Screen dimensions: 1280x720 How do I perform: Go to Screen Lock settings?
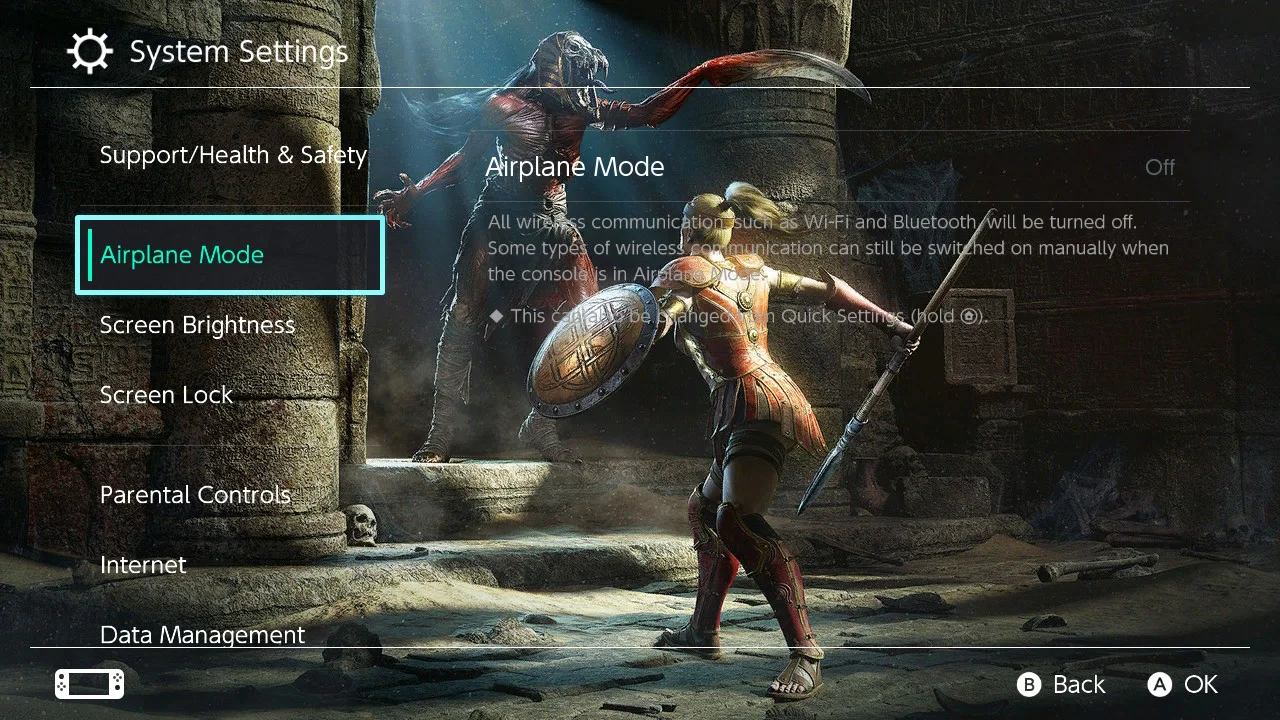(x=167, y=395)
